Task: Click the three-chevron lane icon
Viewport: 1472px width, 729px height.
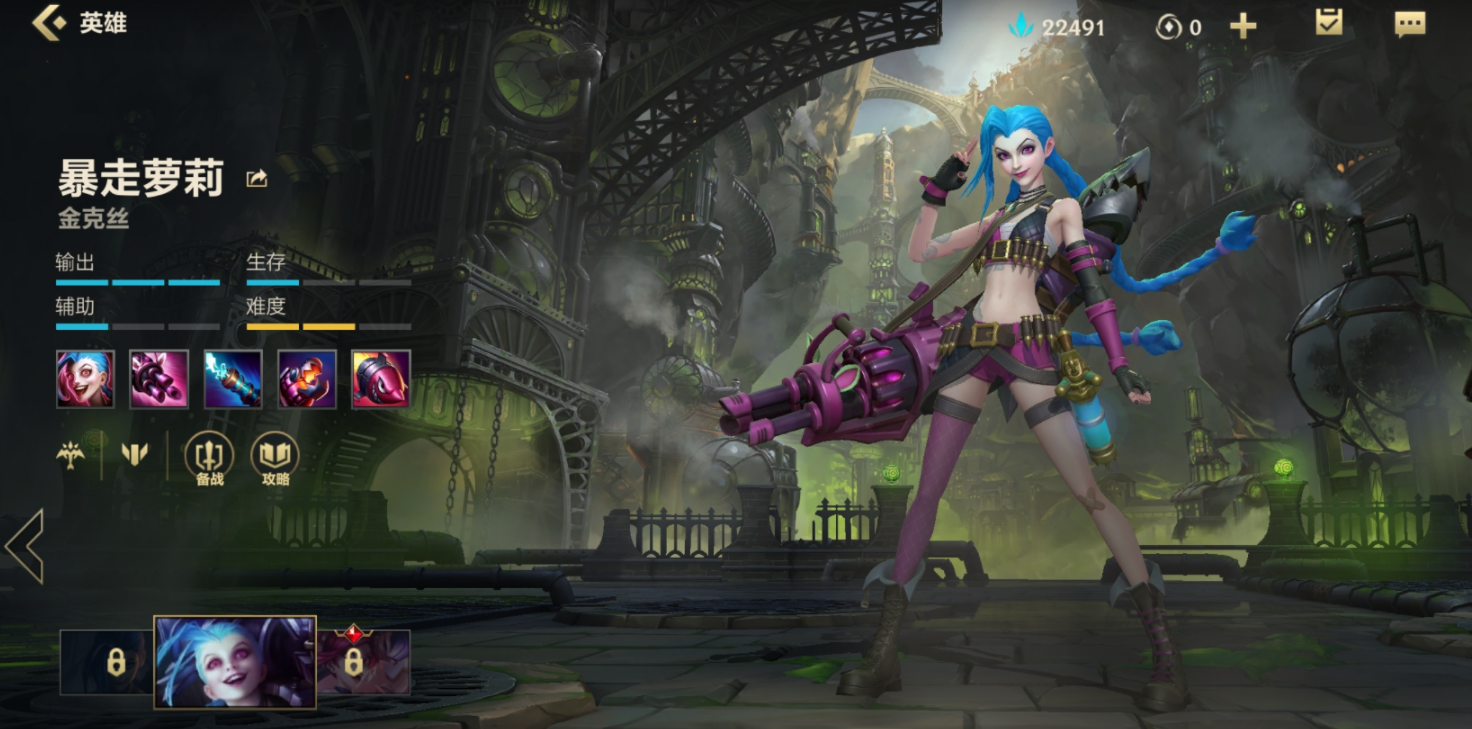Action: [x=134, y=455]
